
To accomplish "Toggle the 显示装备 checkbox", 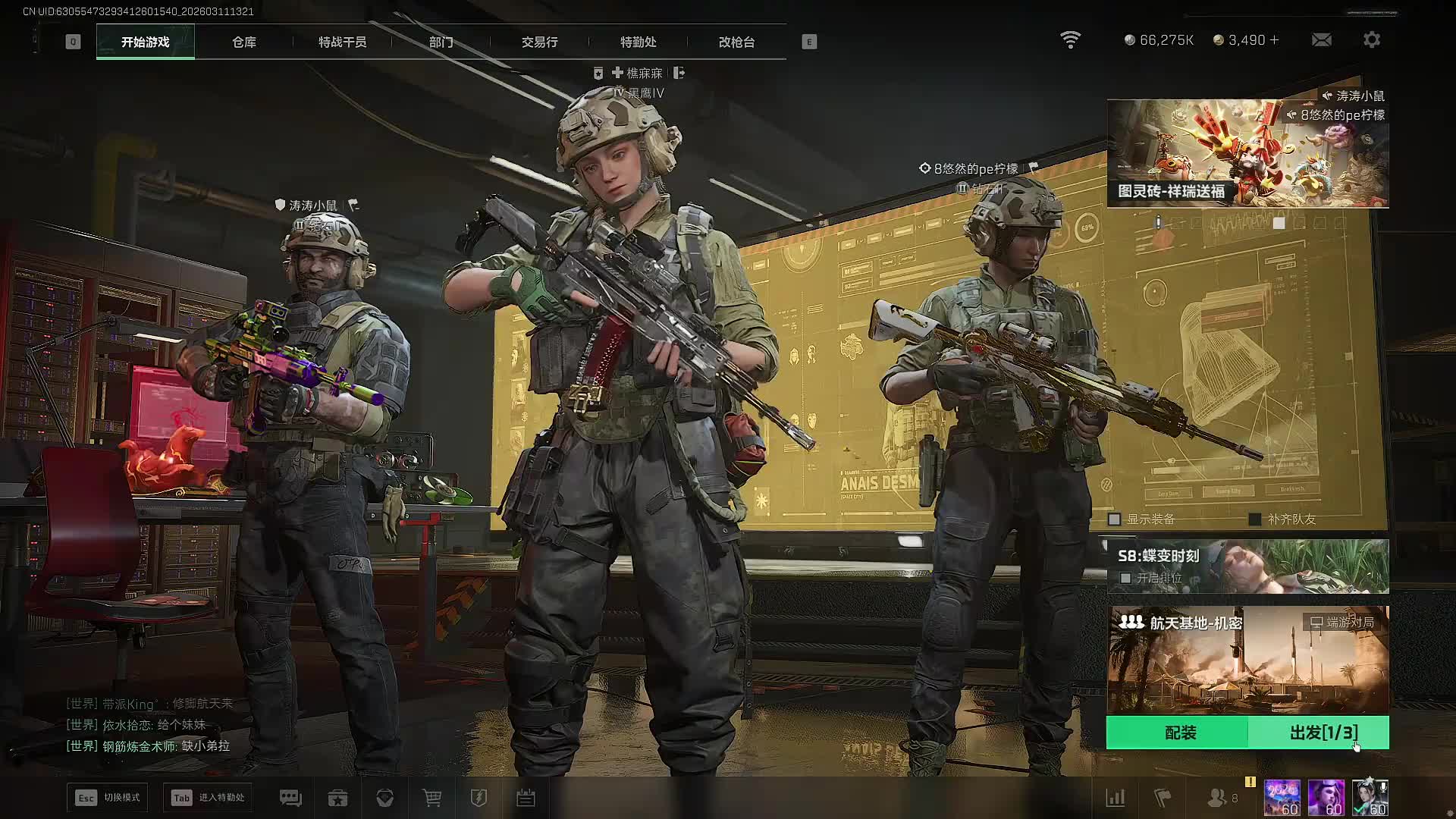I will pos(1115,519).
